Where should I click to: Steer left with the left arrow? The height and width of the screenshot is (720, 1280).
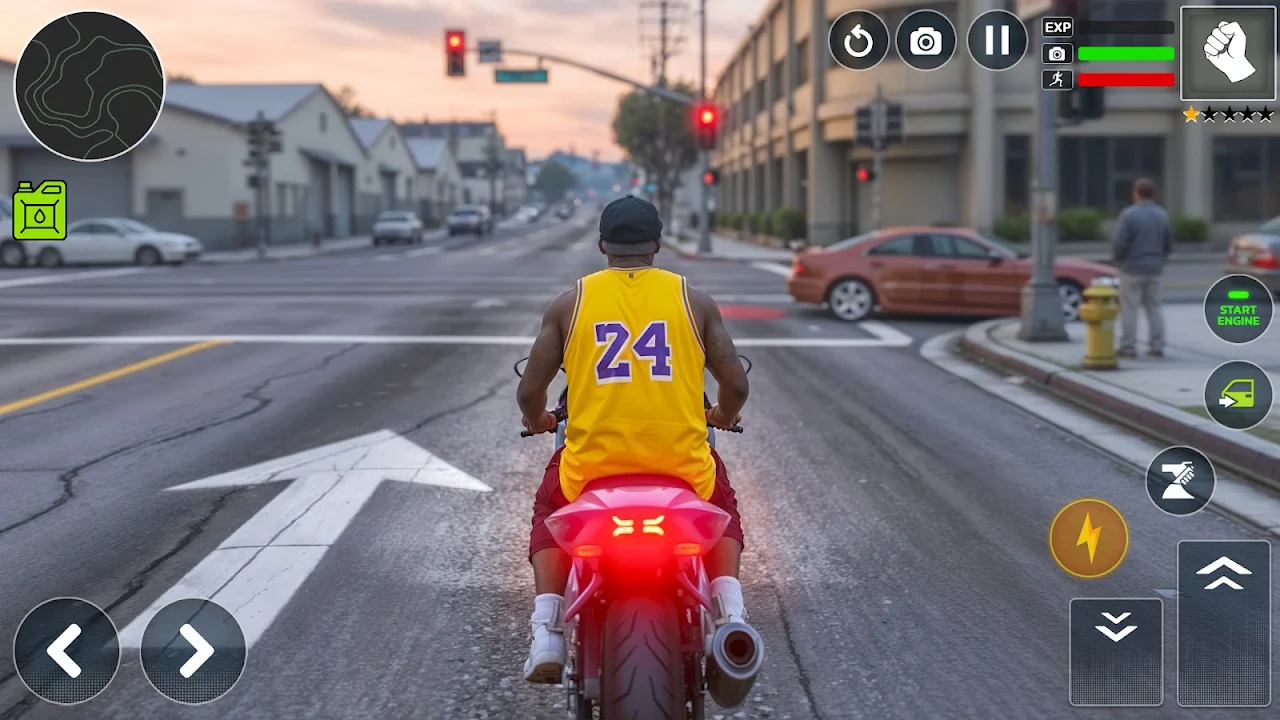point(66,651)
